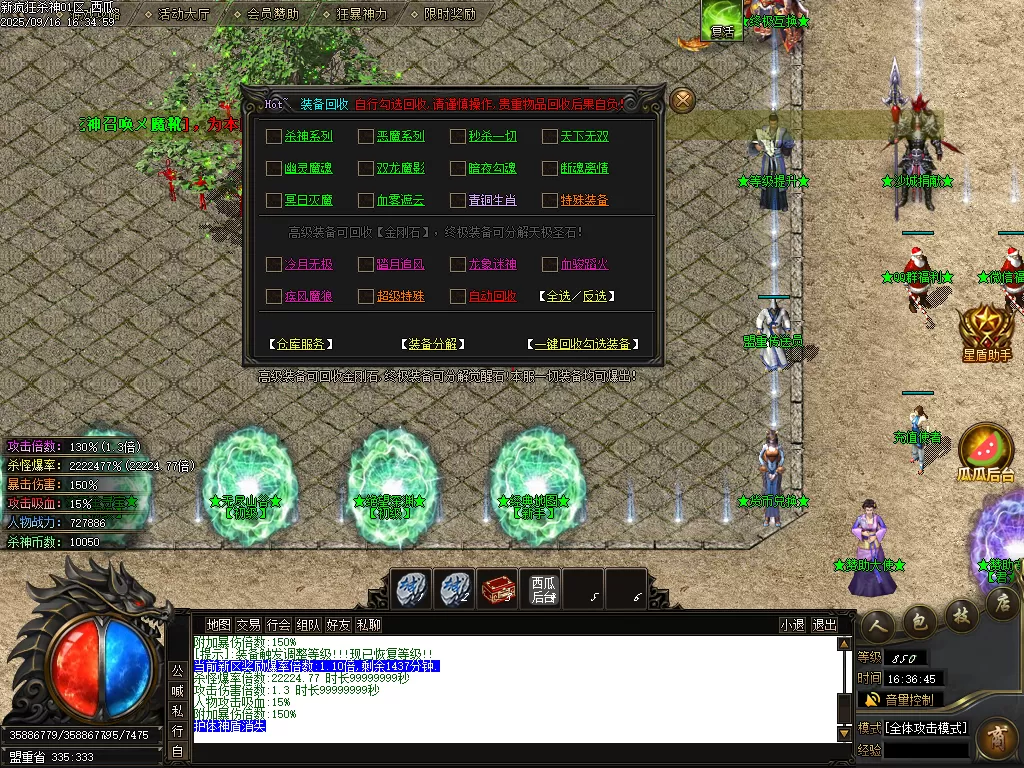This screenshot has height=768, width=1024.
Task: Open 仓库服务 warehouse service
Action: click(300, 344)
